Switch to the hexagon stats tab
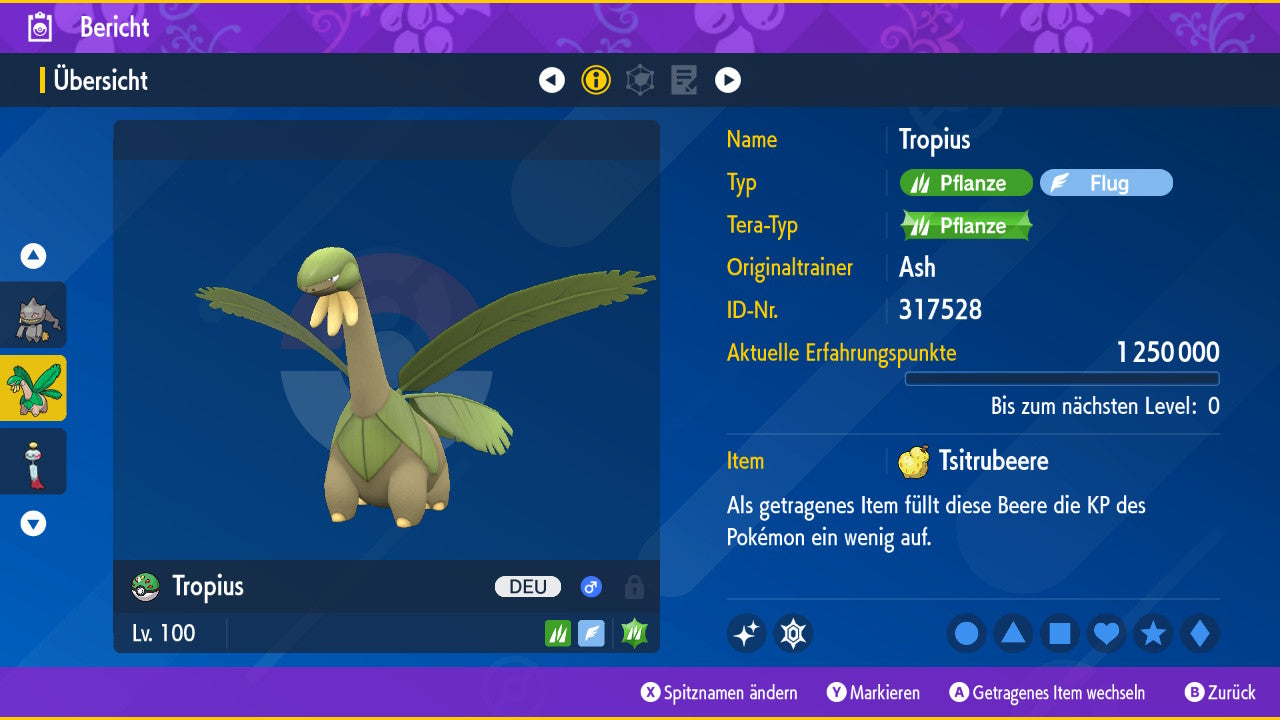This screenshot has height=720, width=1280. (640, 80)
